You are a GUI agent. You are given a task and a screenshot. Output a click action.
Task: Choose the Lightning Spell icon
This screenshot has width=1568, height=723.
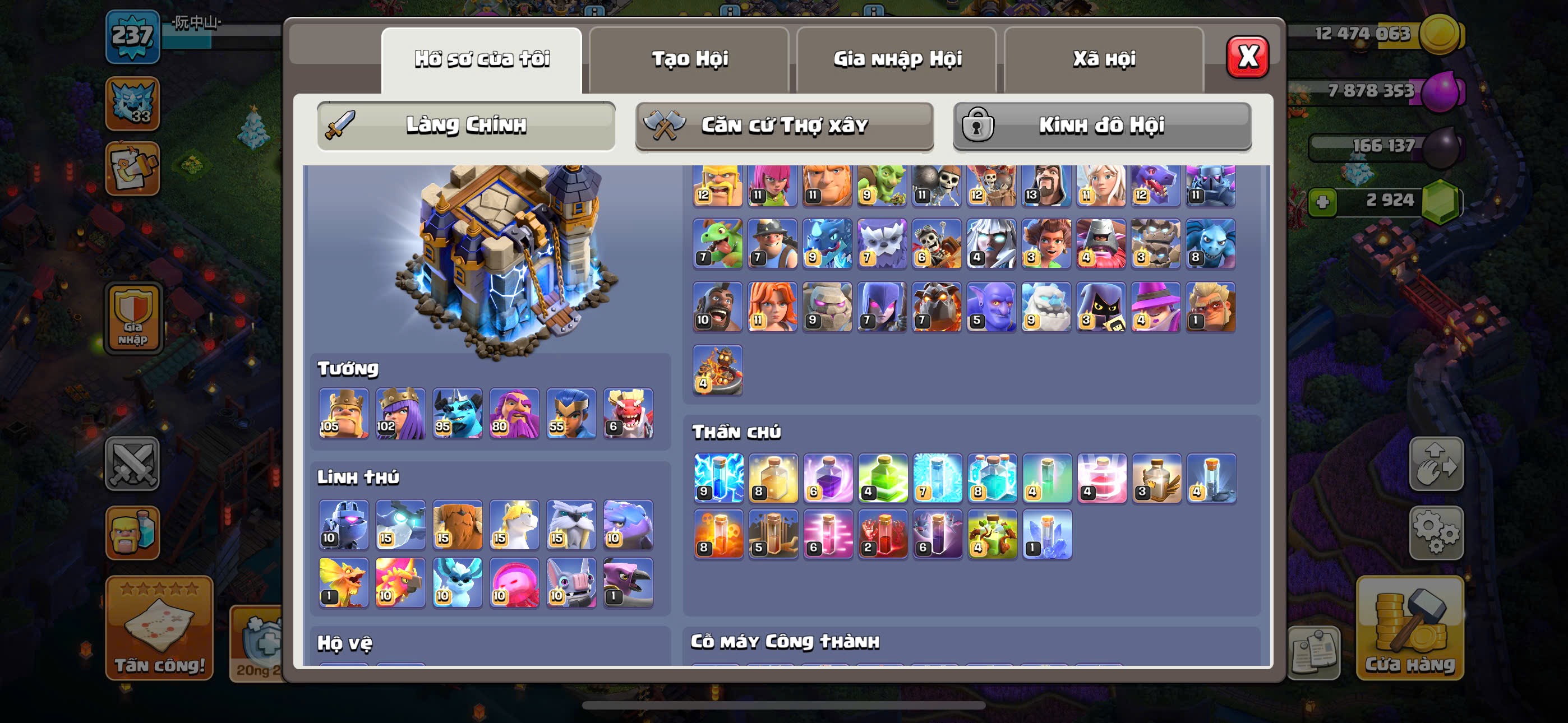(x=718, y=478)
